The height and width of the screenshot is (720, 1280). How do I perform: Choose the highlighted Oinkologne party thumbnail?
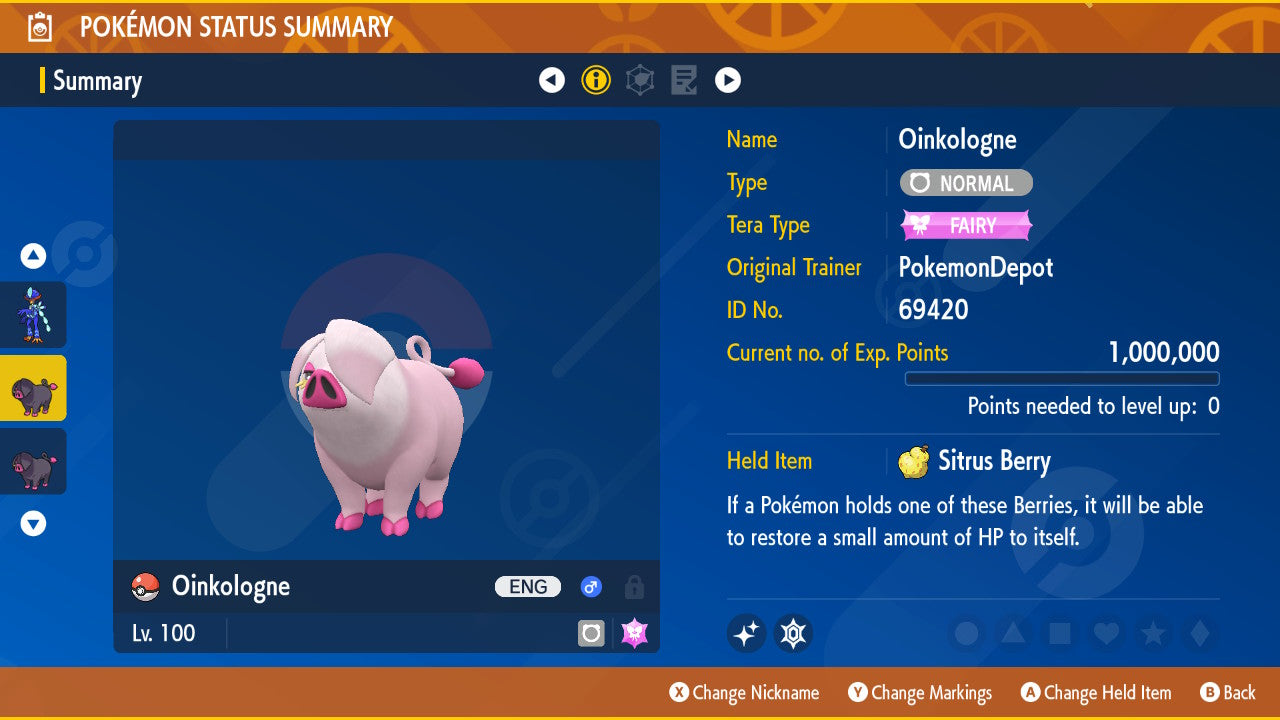34,388
